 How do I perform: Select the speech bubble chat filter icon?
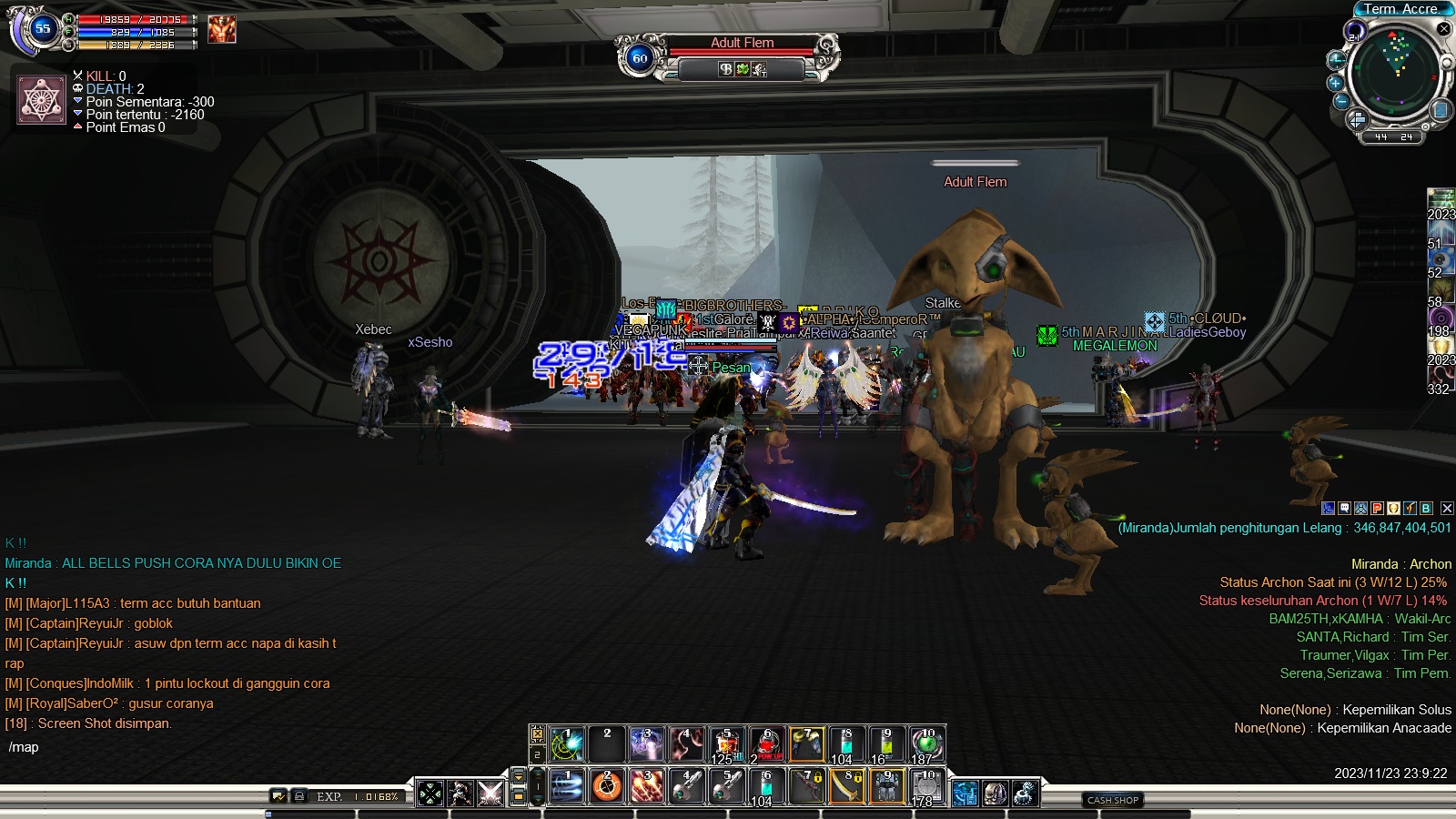[1344, 509]
